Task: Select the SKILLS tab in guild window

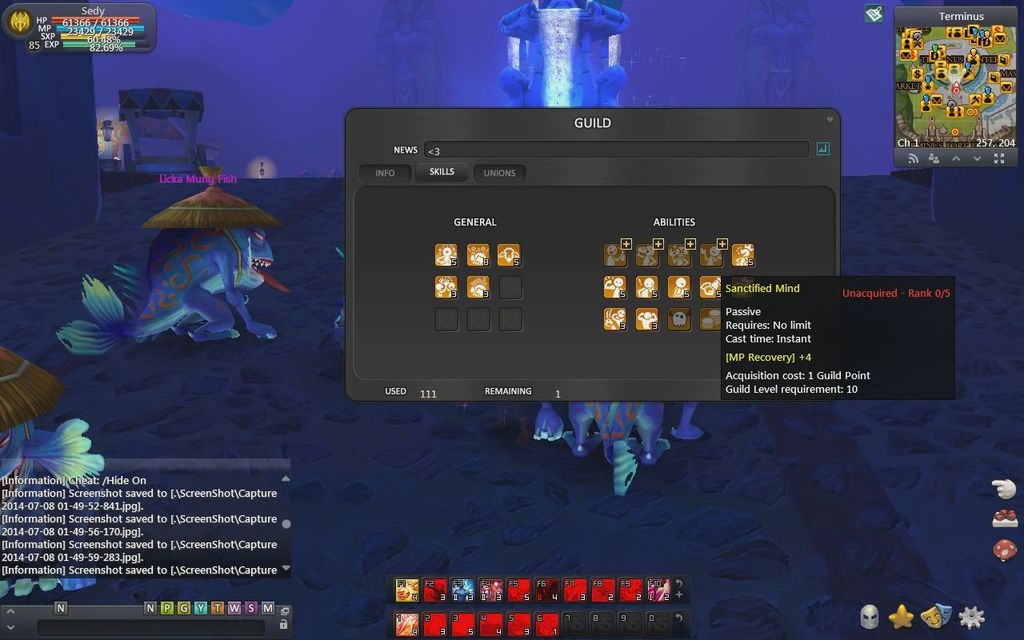Action: [442, 172]
